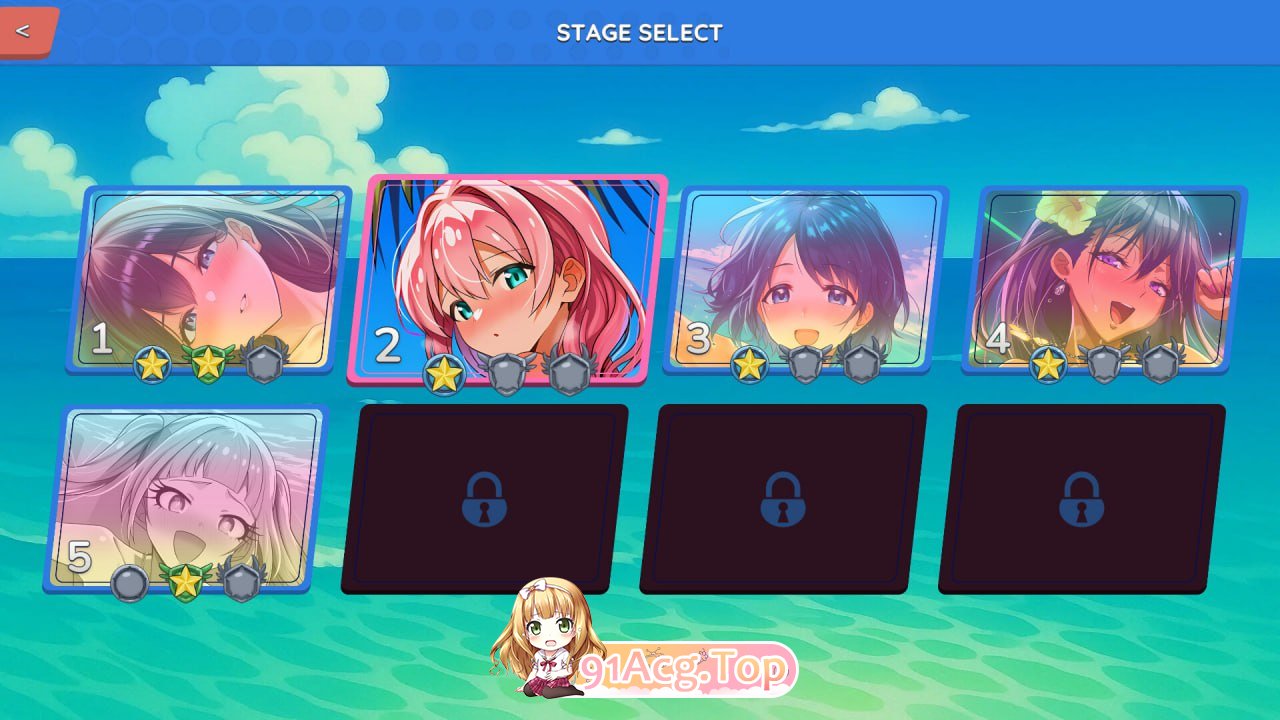
Task: Click the lock icon on the middle locked stage
Action: pyautogui.click(x=786, y=500)
